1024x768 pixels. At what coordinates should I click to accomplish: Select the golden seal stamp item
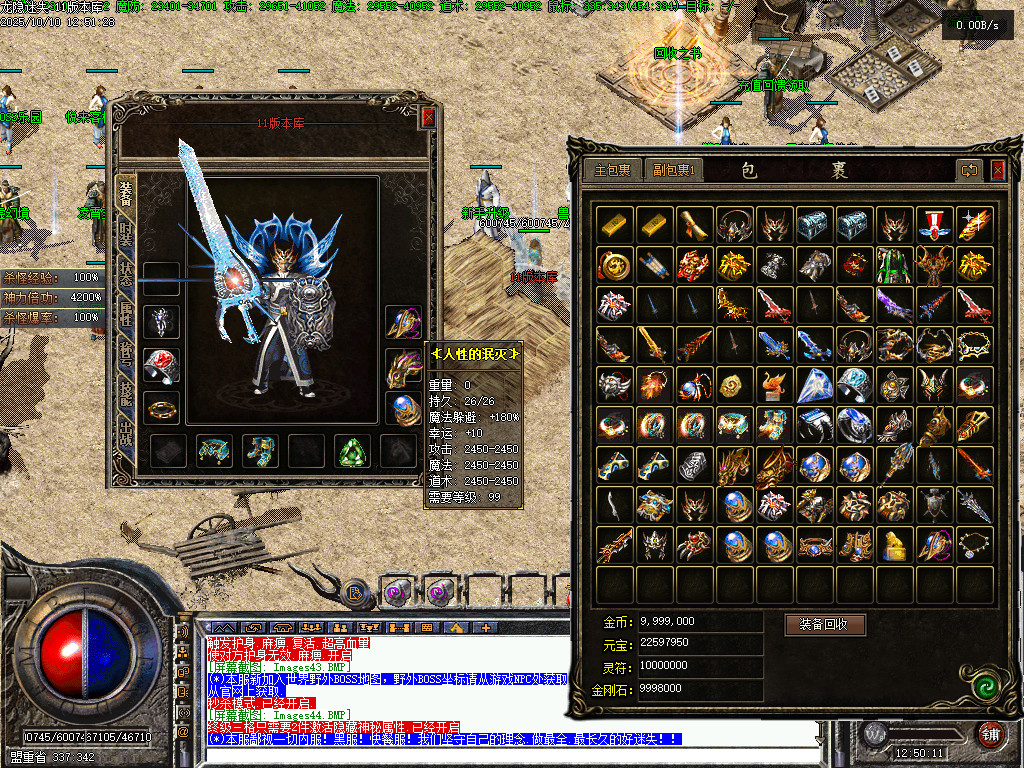893,545
